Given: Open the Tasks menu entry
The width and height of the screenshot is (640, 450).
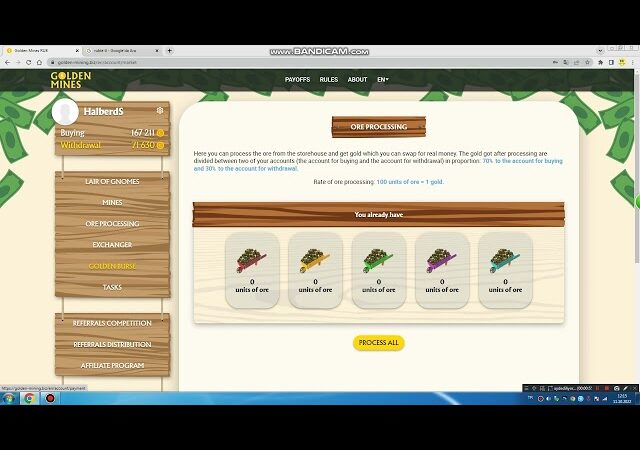Looking at the screenshot, I should pos(112,287).
